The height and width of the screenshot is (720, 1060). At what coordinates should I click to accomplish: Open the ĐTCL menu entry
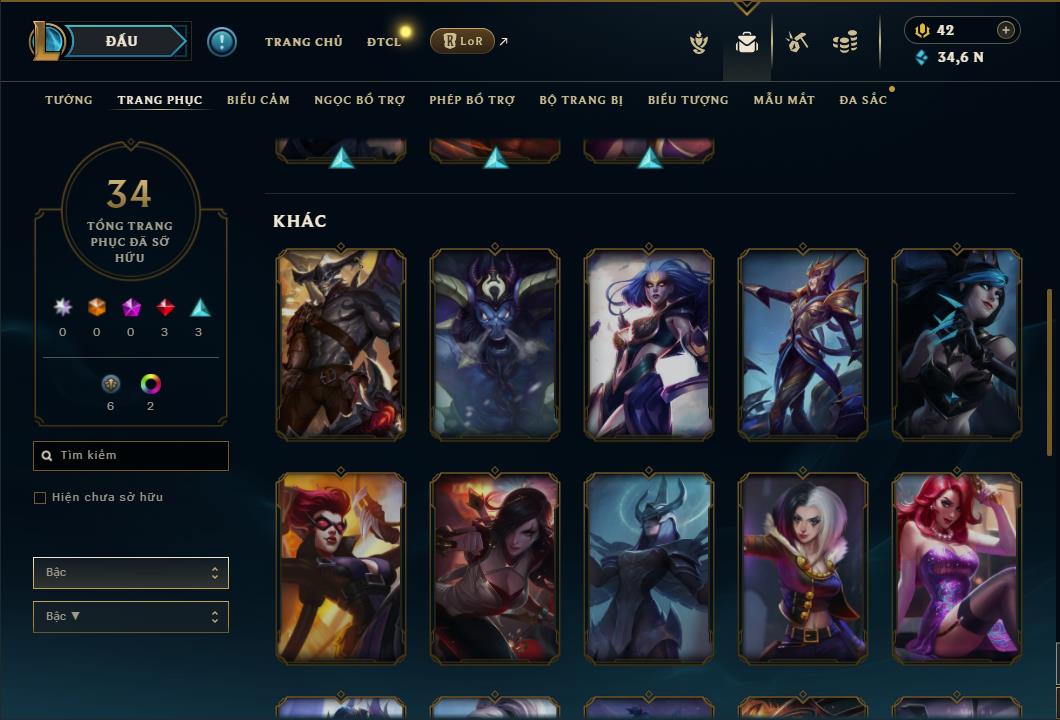[x=383, y=42]
